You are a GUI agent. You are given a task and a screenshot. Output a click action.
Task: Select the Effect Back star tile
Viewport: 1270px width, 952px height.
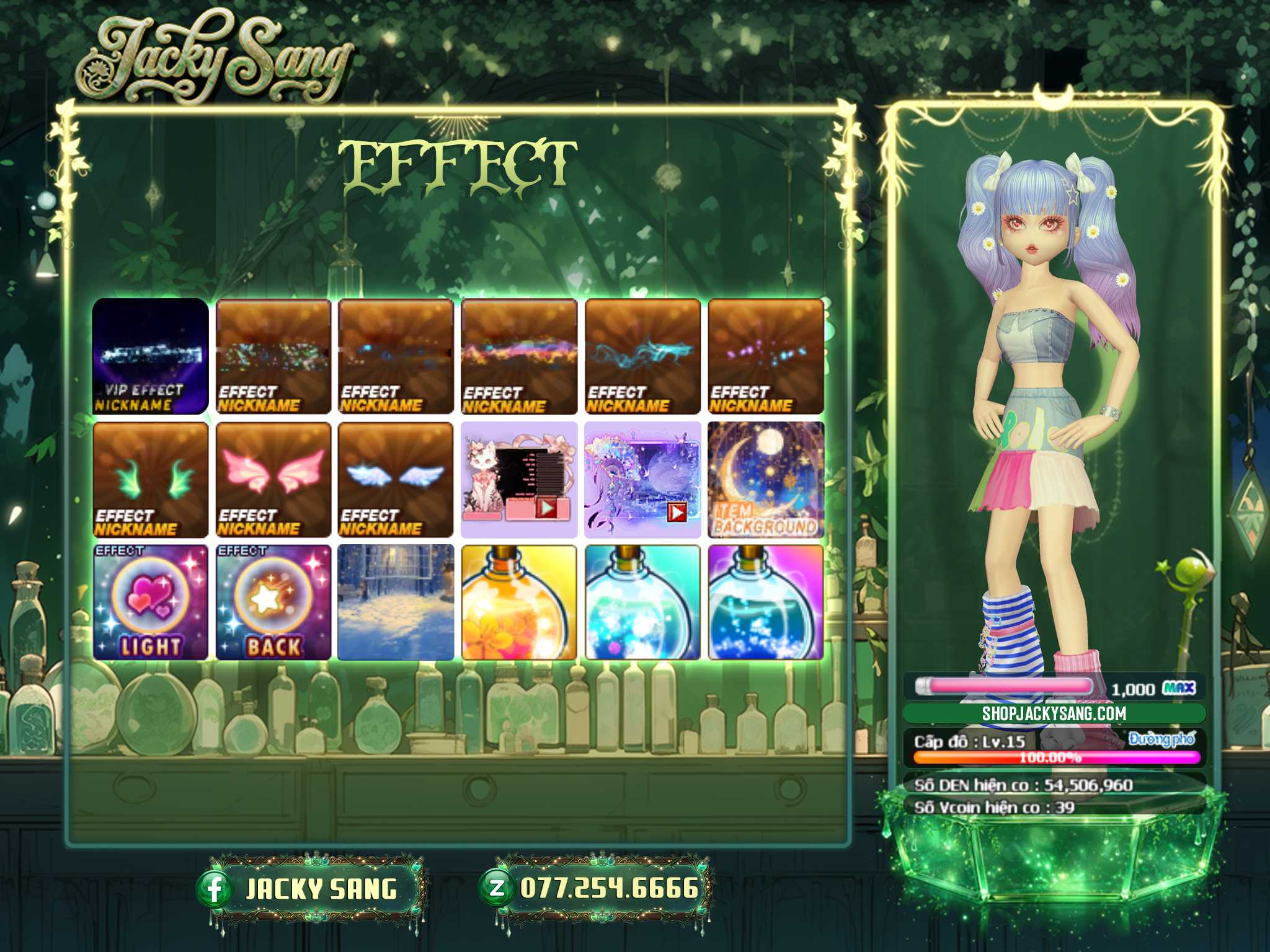273,602
